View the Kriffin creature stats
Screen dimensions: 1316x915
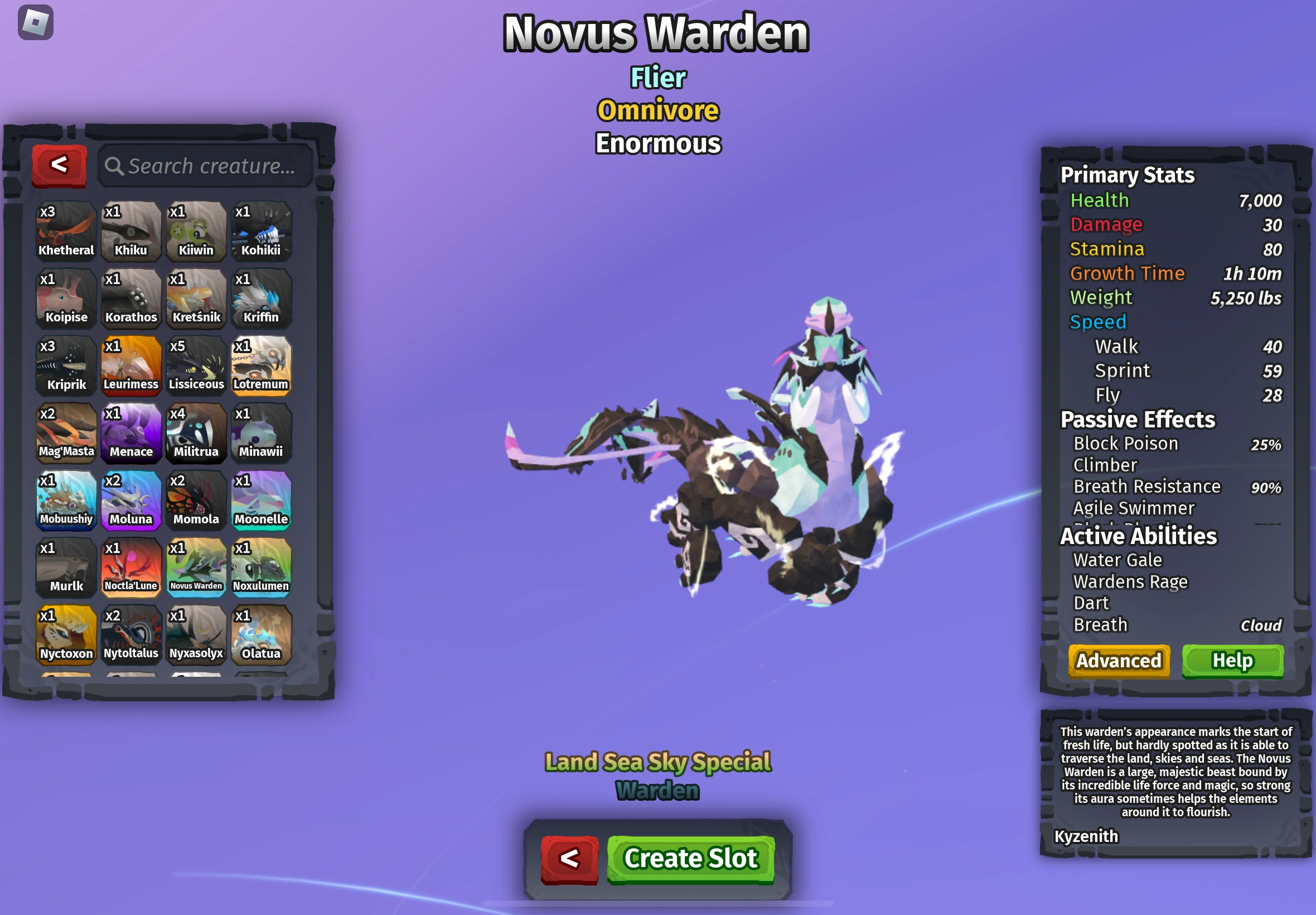point(262,297)
